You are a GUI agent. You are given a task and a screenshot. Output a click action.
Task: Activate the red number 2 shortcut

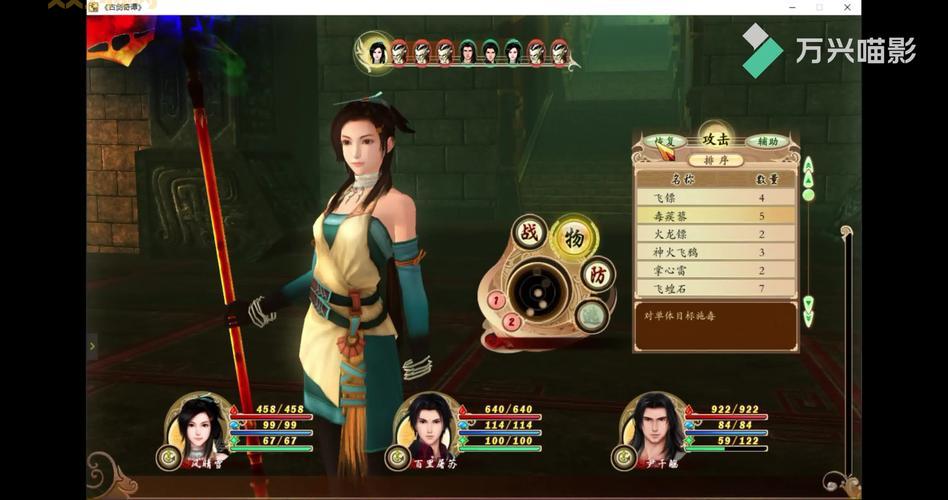point(511,321)
